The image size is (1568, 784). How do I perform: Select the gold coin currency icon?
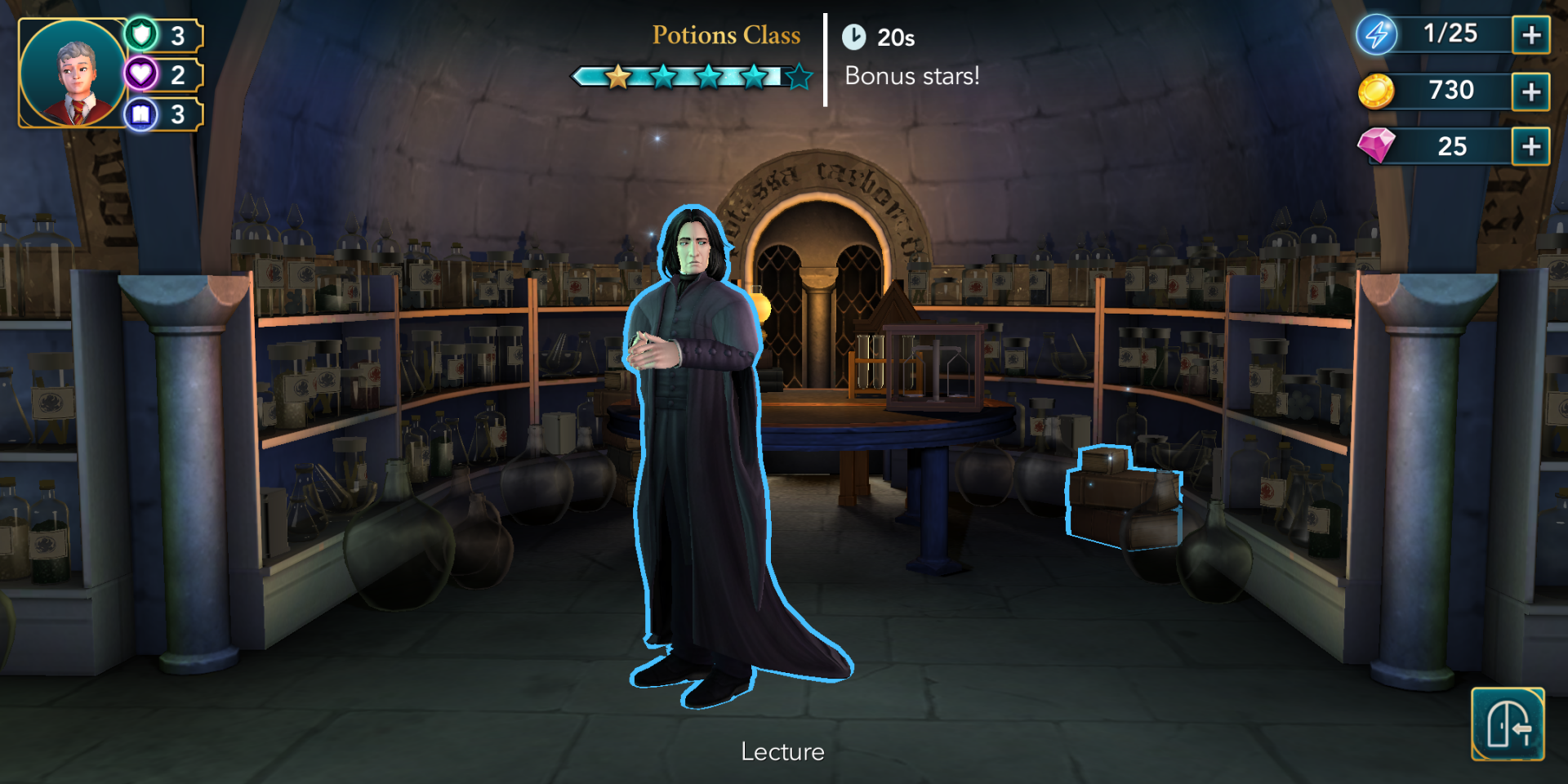tap(1376, 91)
